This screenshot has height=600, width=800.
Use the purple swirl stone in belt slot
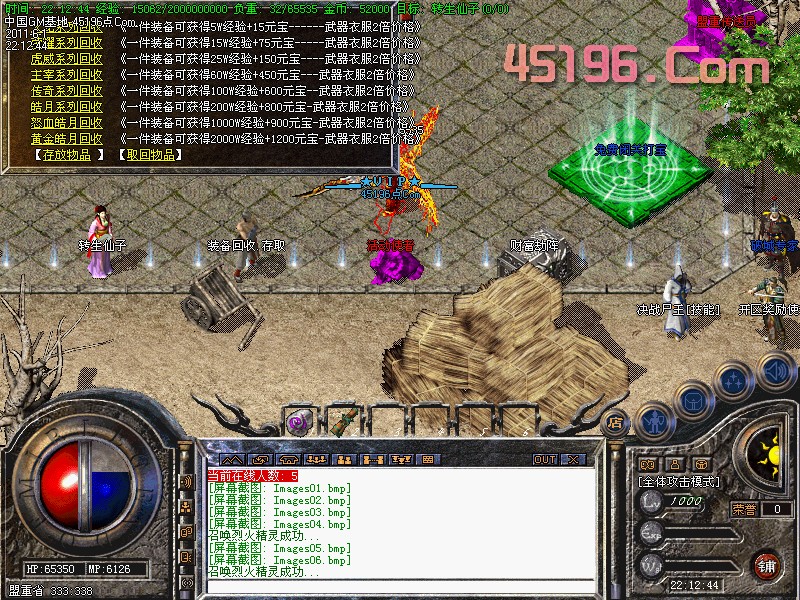(x=299, y=422)
